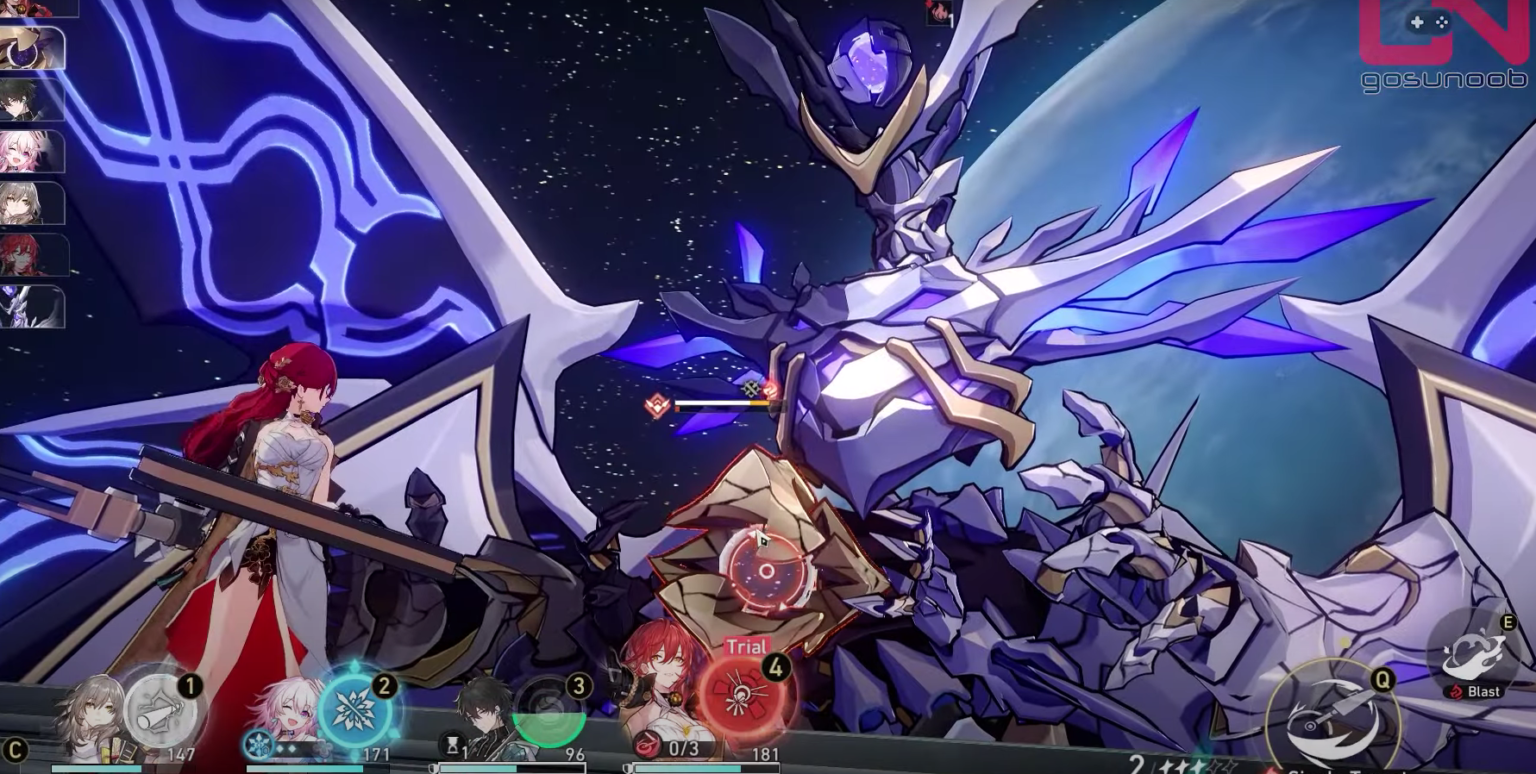The image size is (1536, 774).
Task: Click the skill points counter showing 2
Action: click(1137, 764)
